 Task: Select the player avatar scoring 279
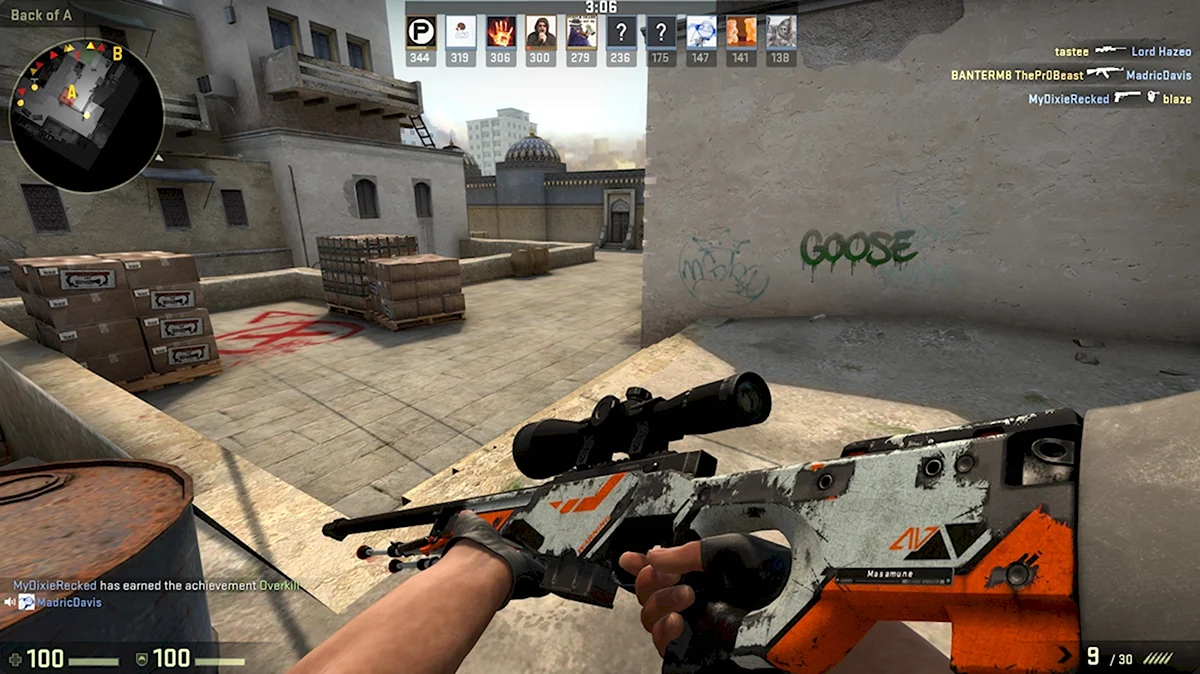581,32
